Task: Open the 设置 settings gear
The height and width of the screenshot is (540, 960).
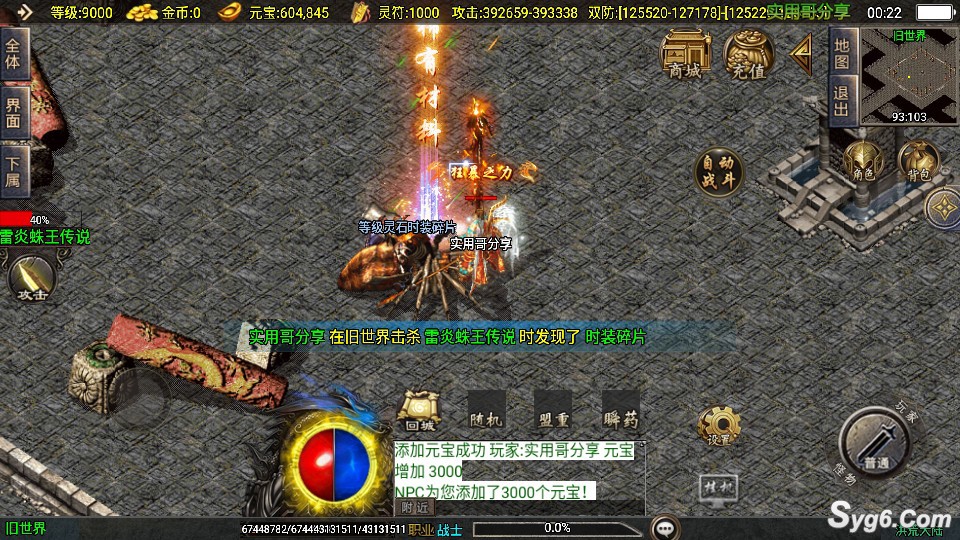Action: click(x=717, y=425)
